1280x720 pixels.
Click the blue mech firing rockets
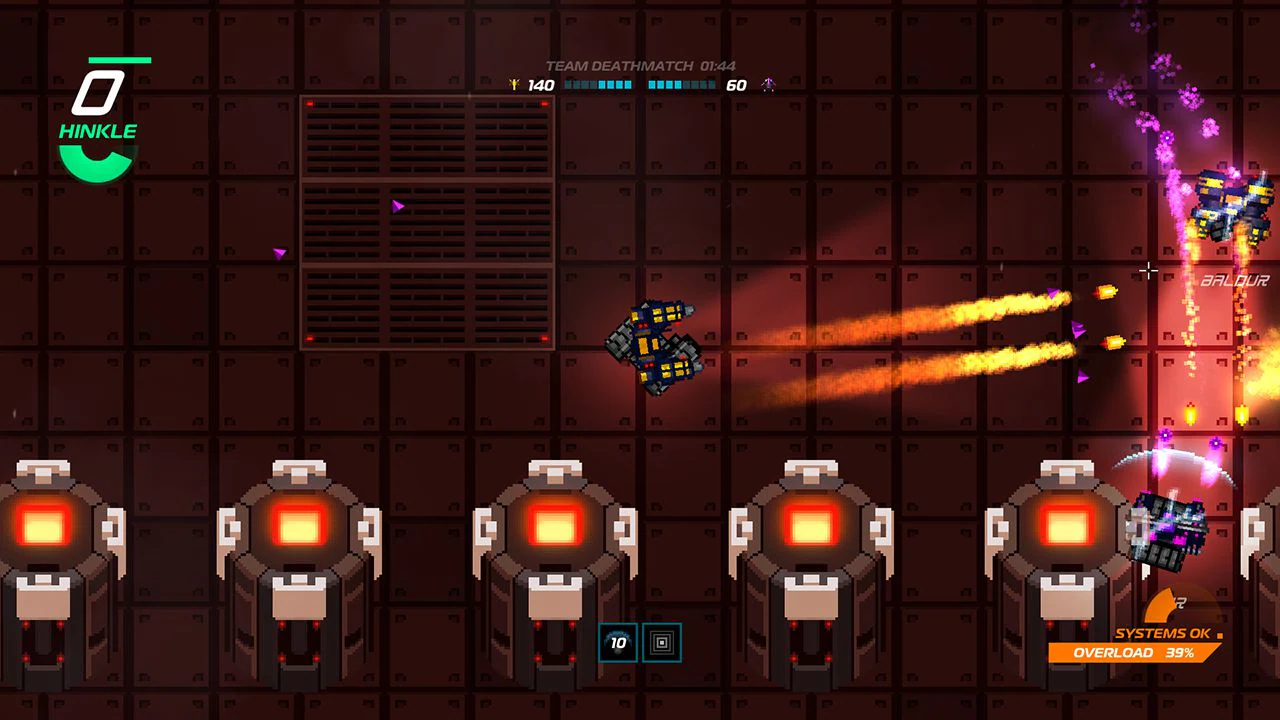tap(655, 345)
